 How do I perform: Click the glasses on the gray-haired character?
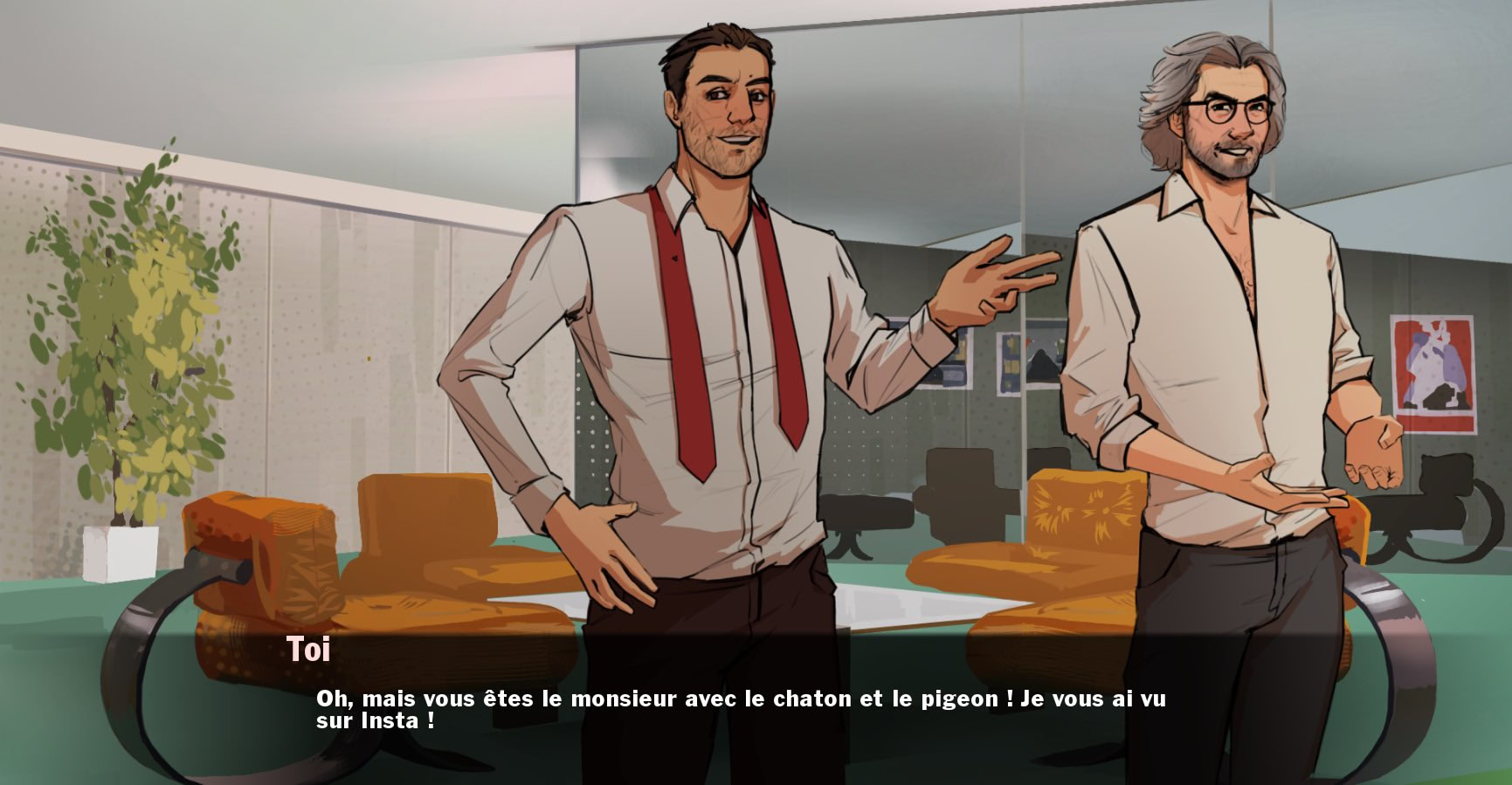tap(1227, 109)
